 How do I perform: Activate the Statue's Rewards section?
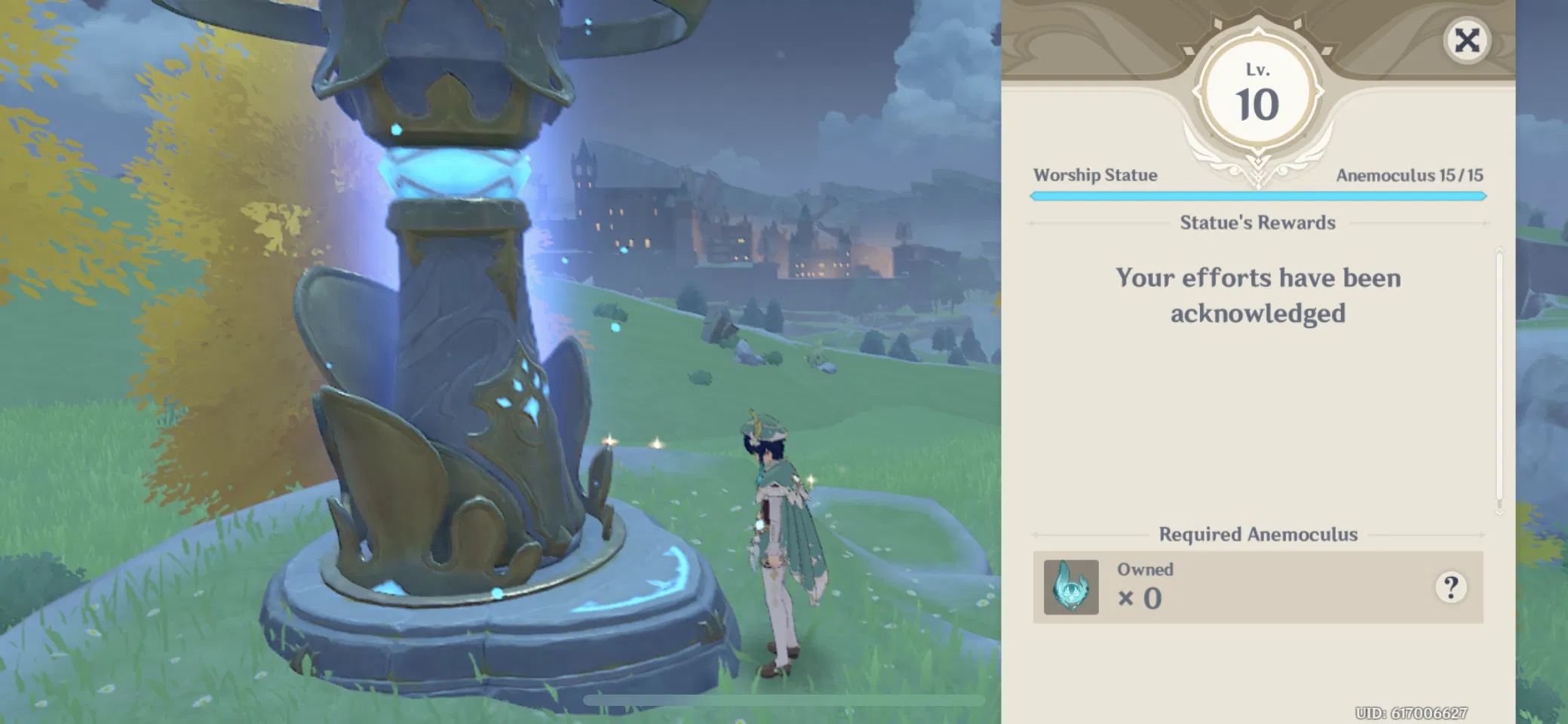pyautogui.click(x=1257, y=222)
